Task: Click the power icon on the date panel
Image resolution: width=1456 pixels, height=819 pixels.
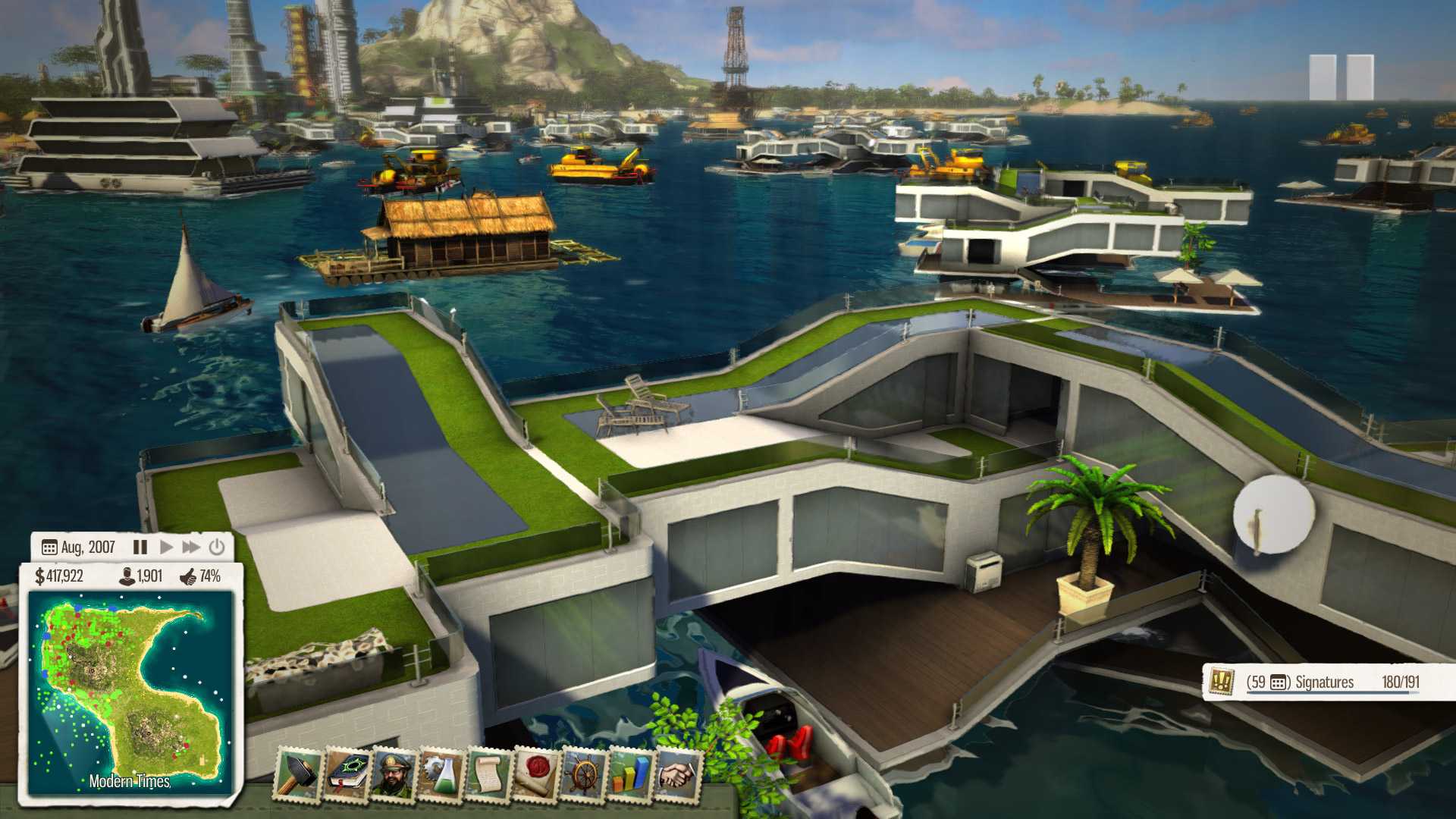Action: tap(217, 547)
